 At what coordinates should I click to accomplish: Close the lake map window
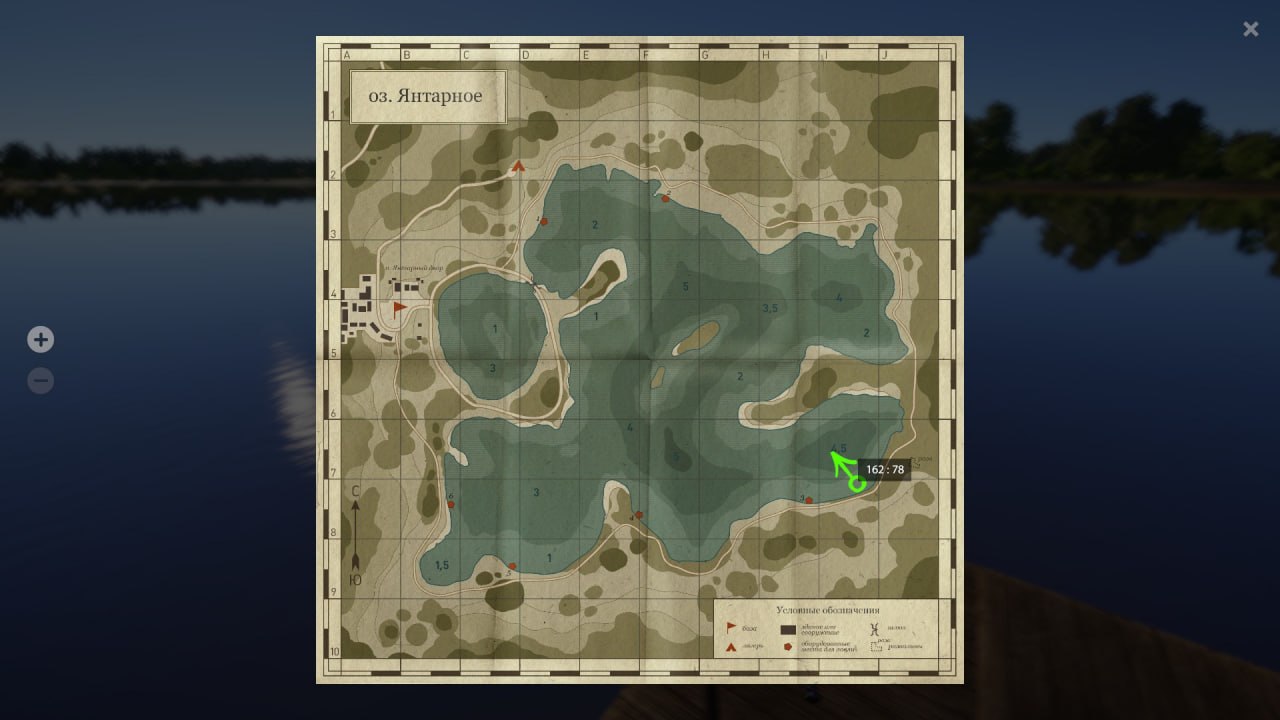(x=1250, y=30)
